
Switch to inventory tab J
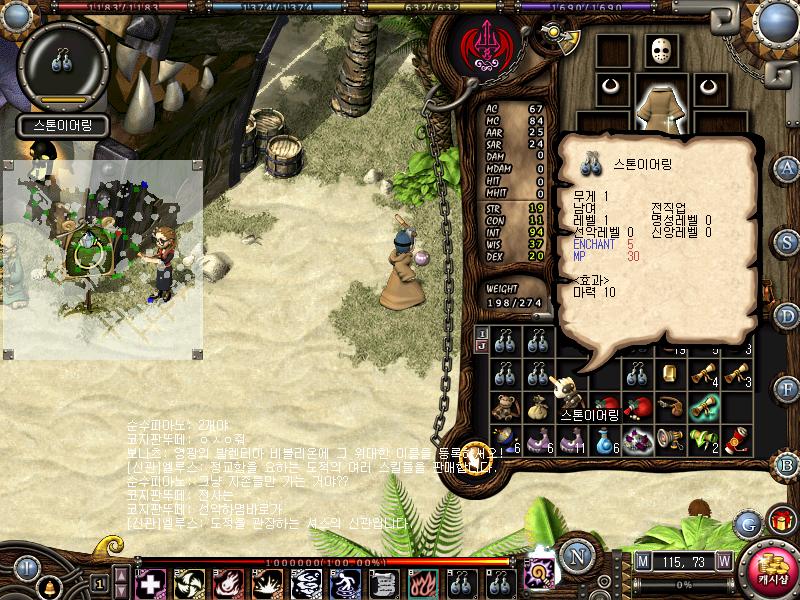click(x=481, y=346)
